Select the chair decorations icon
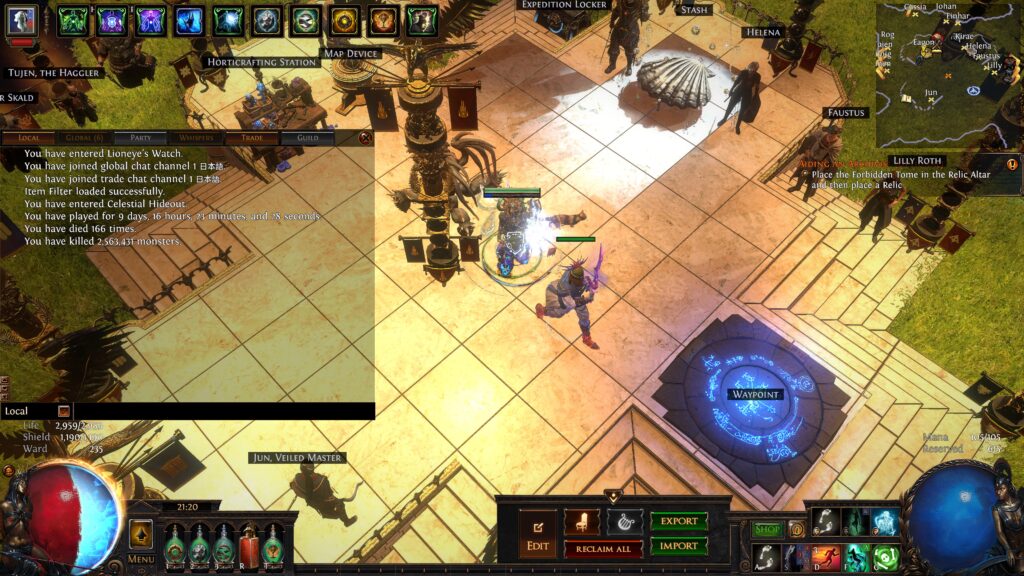 [581, 521]
